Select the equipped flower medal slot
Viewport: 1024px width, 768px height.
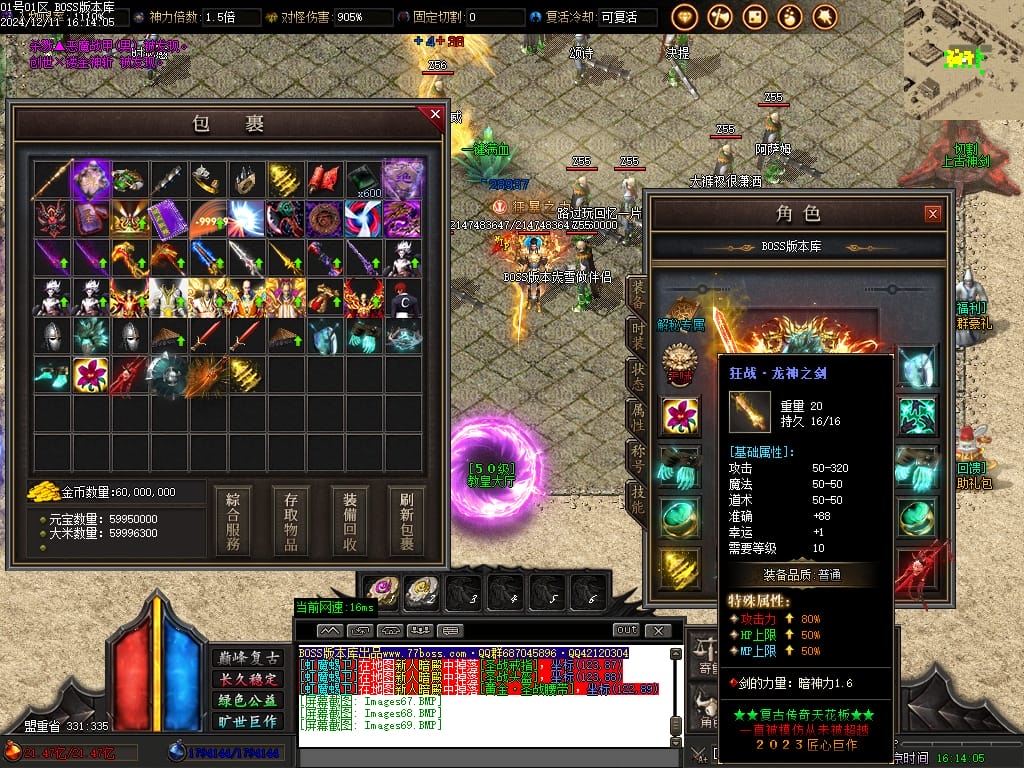tap(679, 415)
